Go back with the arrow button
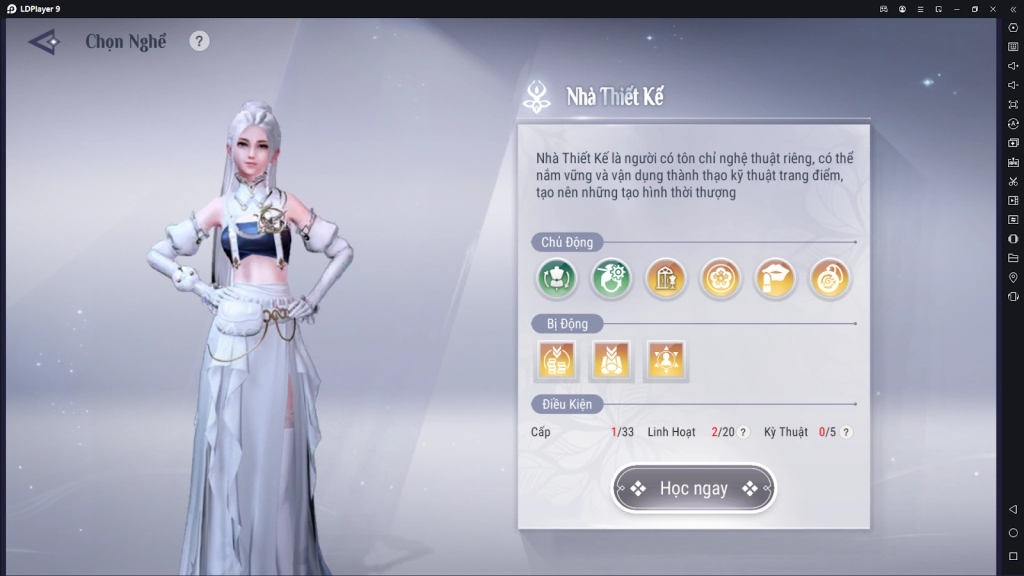Viewport: 1024px width, 576px height. point(45,42)
